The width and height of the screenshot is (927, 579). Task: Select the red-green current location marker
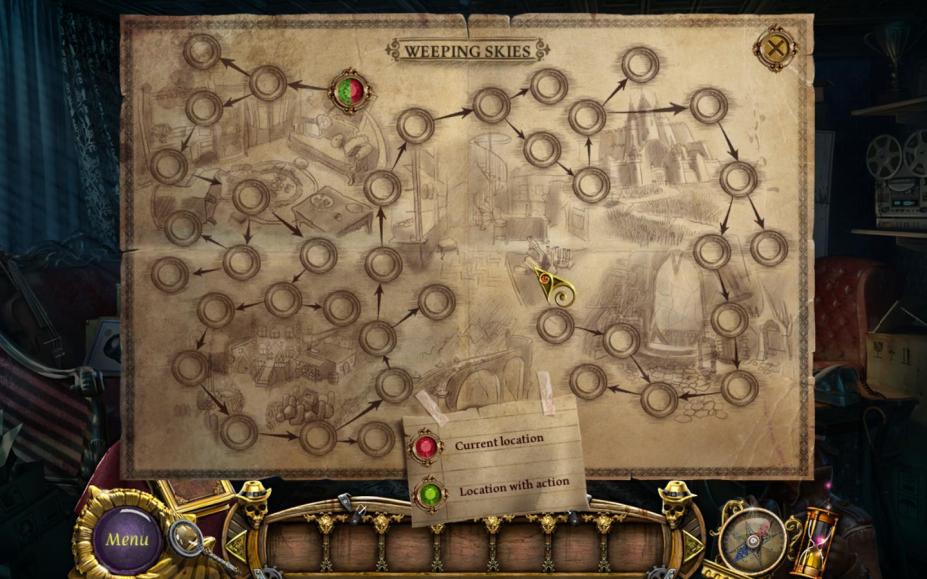(x=350, y=91)
